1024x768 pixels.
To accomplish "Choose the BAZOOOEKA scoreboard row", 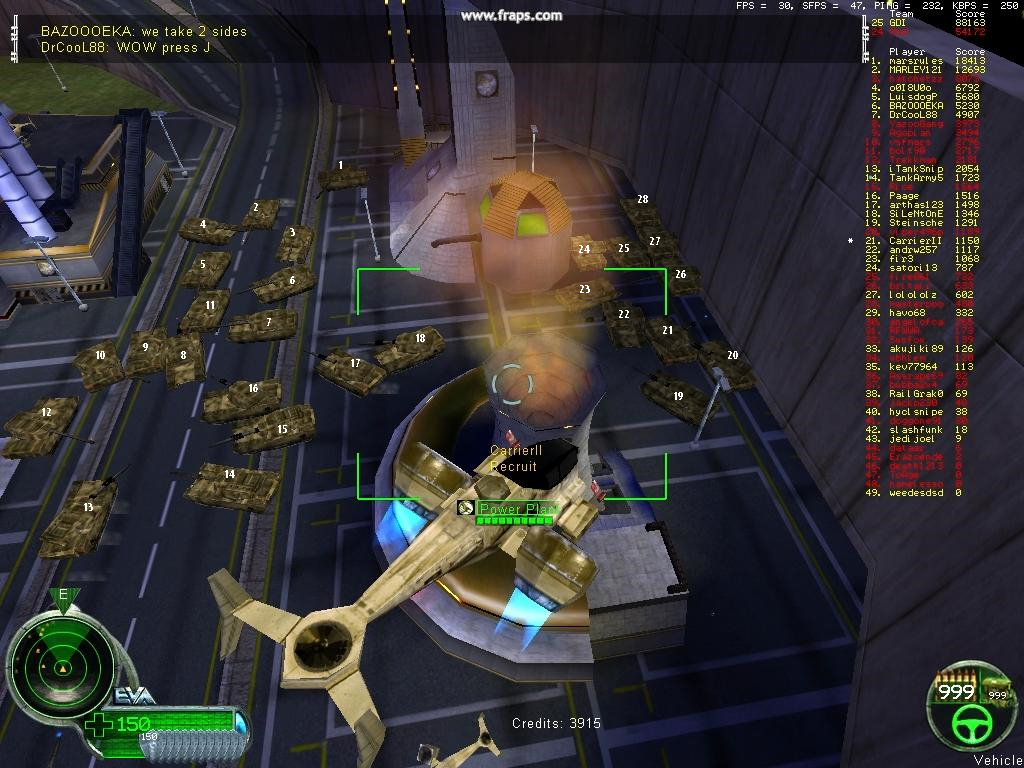I will coord(915,105).
